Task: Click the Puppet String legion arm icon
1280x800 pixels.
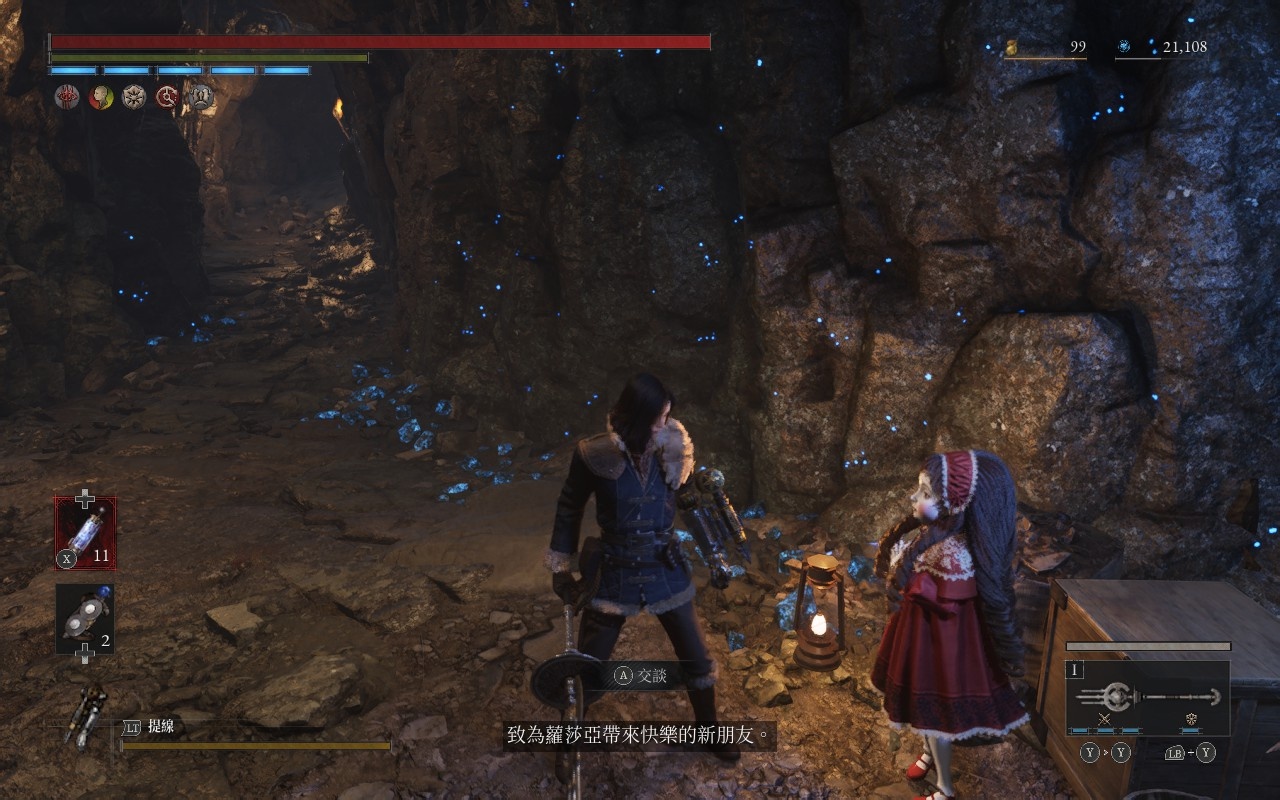Action: [x=87, y=714]
